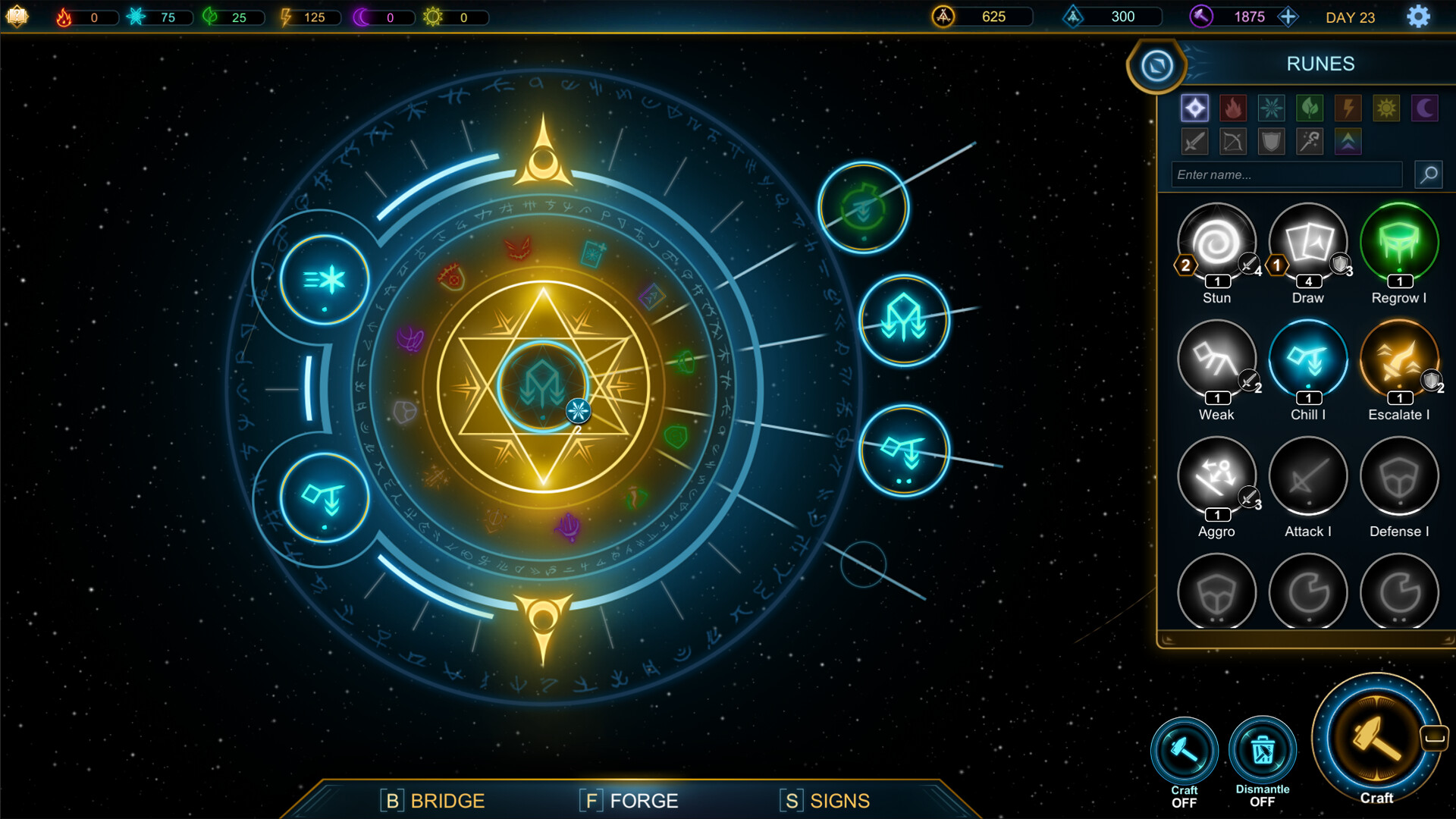Select the green Regrow I rune

1399,241
